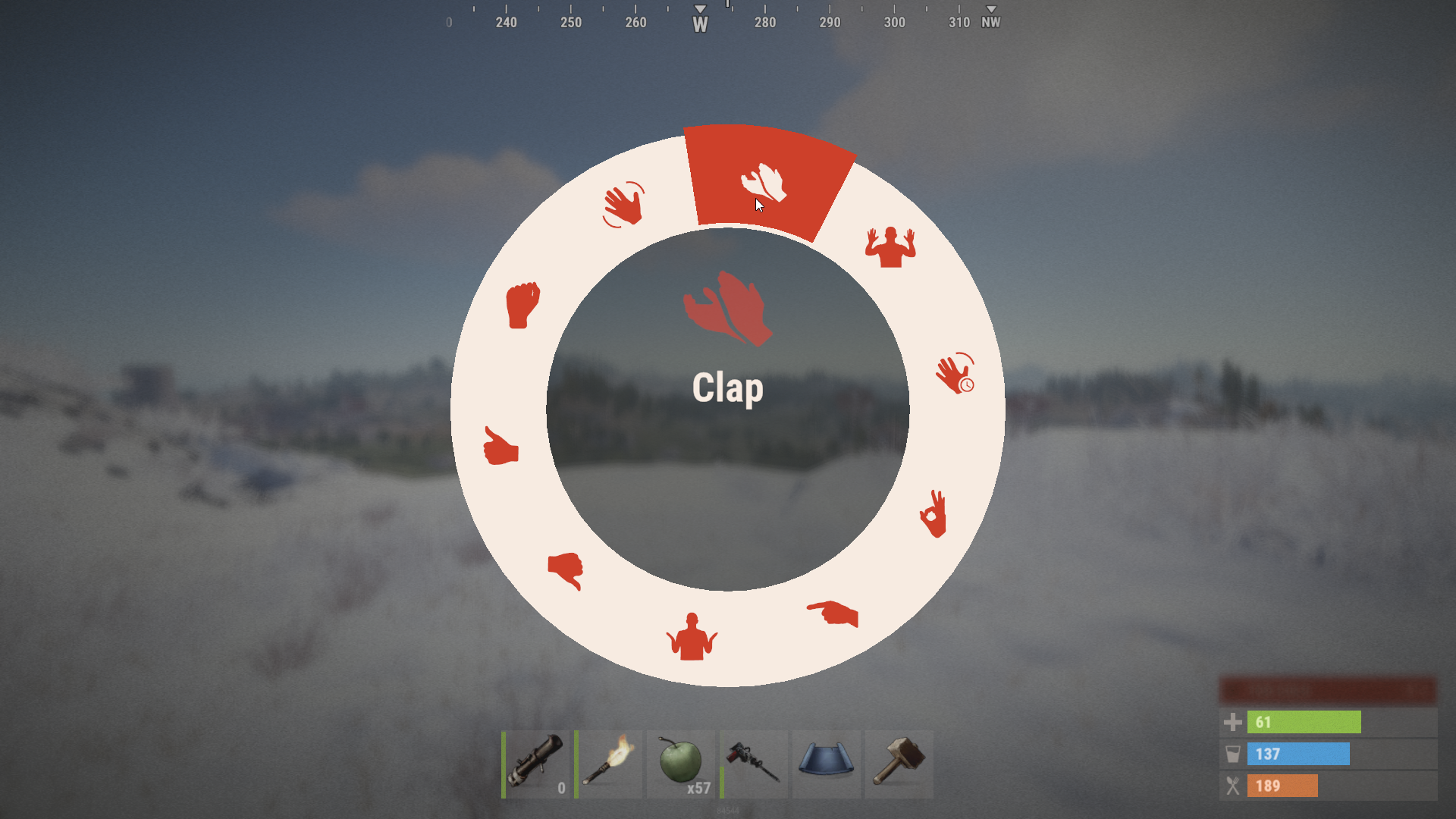The width and height of the screenshot is (1456, 819).
Task: Select the highlighted Clap gesture segment
Action: point(764,183)
